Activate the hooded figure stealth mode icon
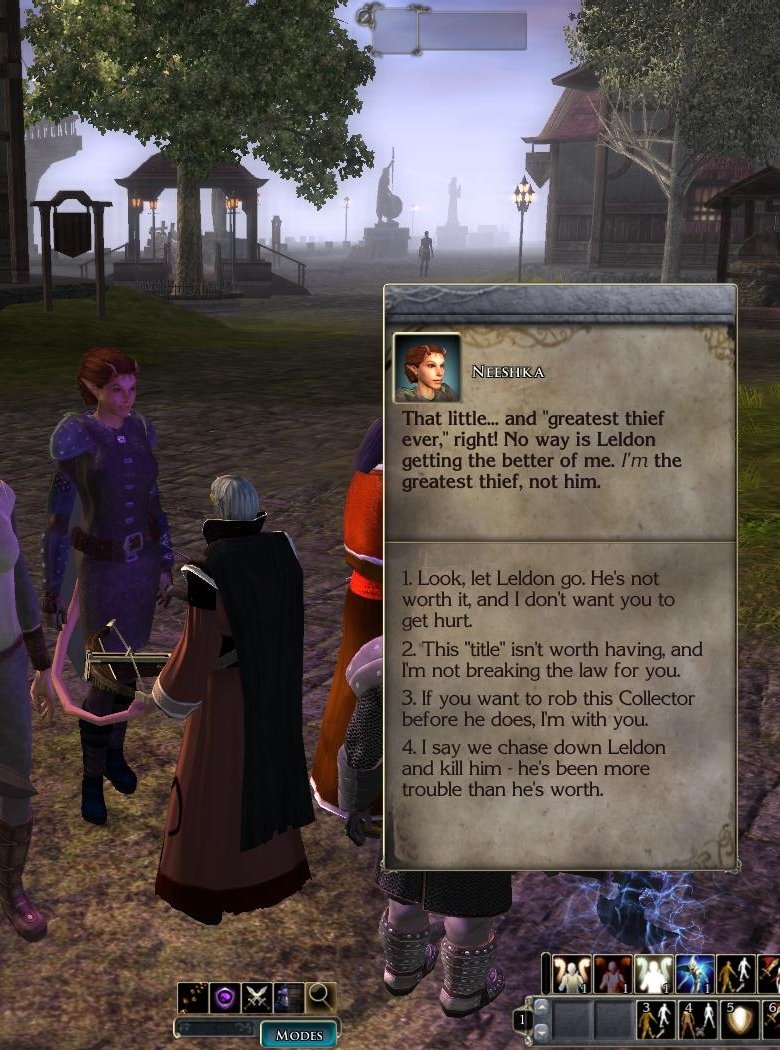The height and width of the screenshot is (1050, 780). point(288,997)
